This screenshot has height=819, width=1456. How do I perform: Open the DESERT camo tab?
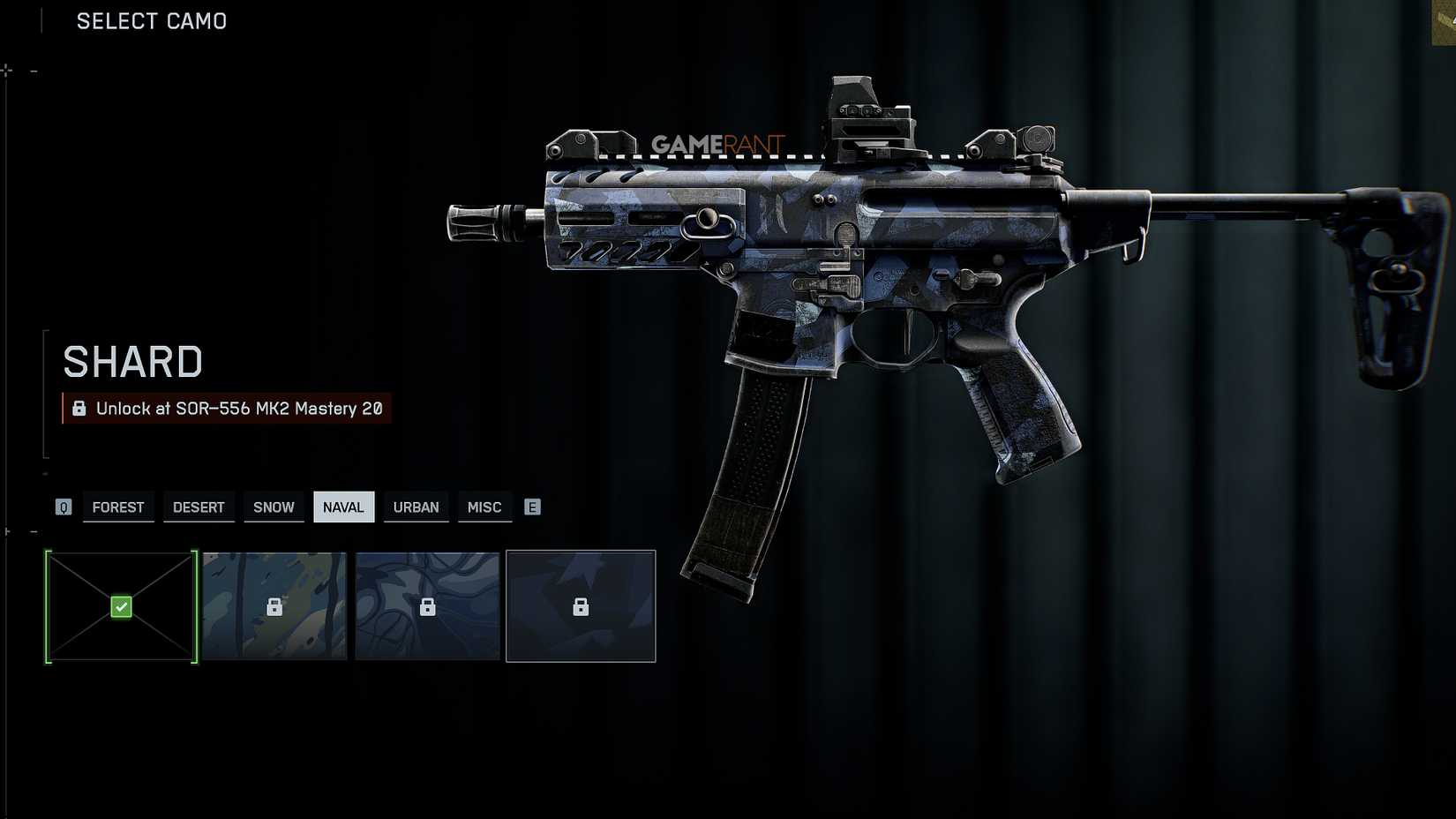pyautogui.click(x=199, y=507)
